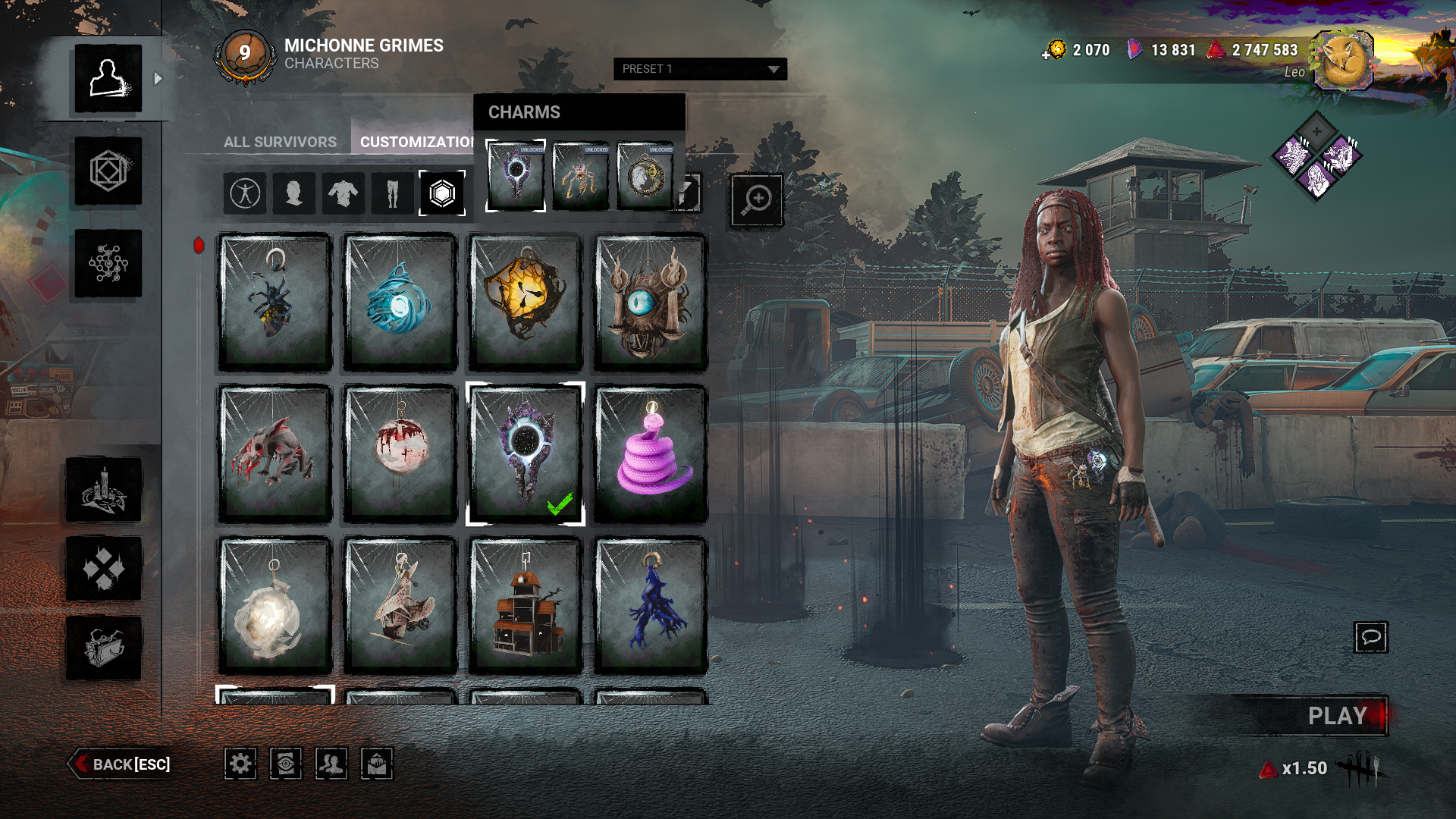Pick the blue swirling orb charm

point(400,303)
